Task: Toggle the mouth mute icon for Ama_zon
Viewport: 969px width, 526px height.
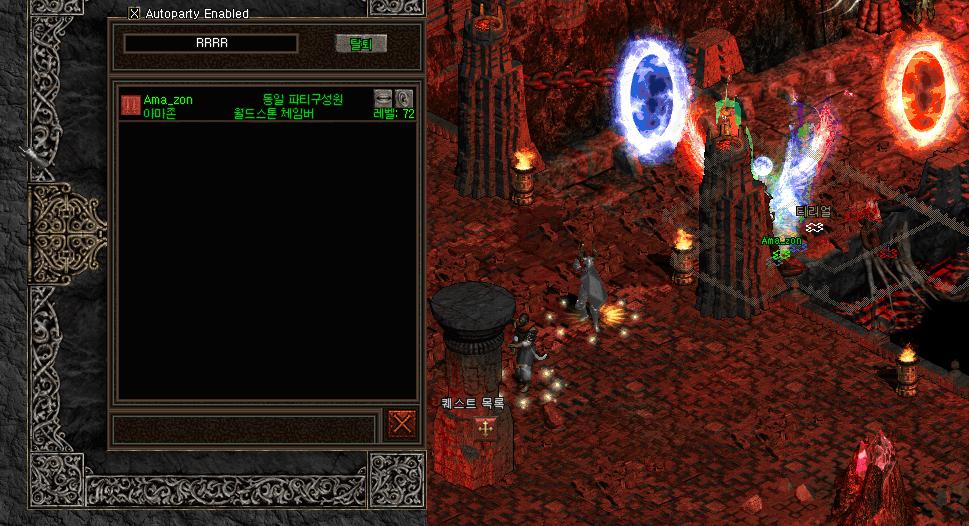Action: pyautogui.click(x=384, y=98)
